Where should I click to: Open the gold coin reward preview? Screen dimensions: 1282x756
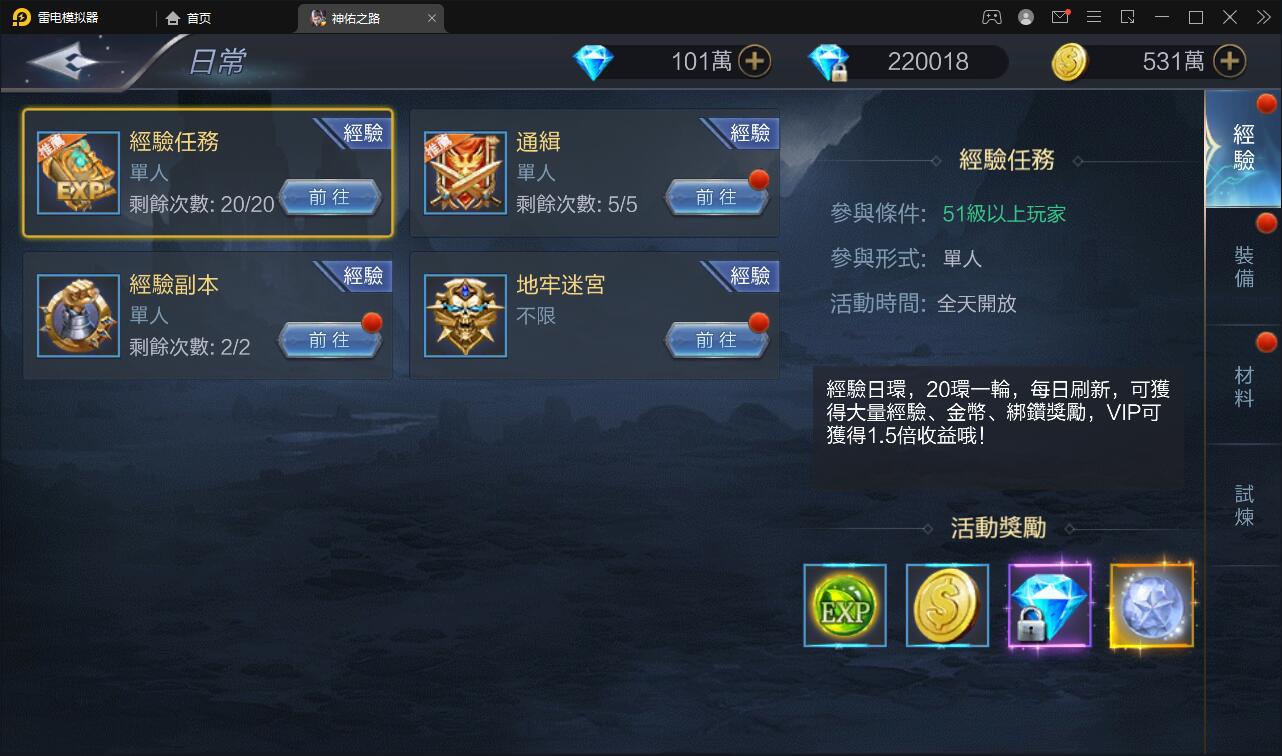947,605
